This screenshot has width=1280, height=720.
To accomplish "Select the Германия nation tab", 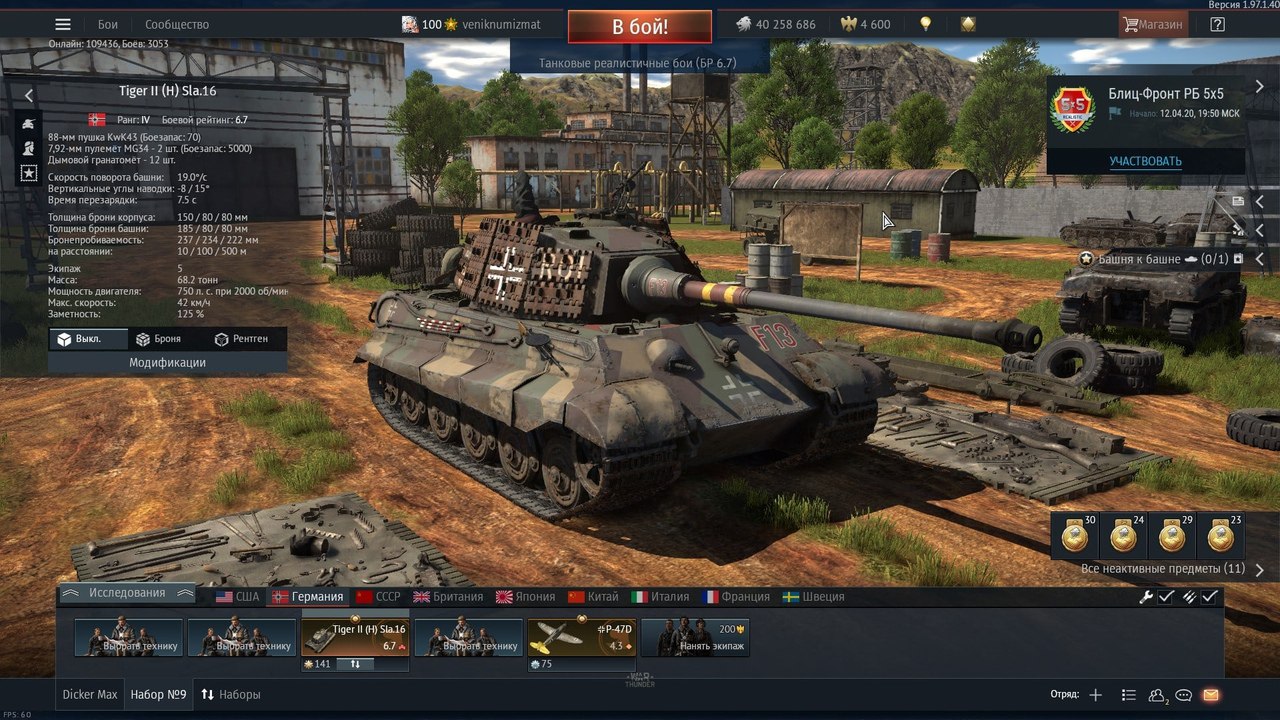I will pos(308,596).
